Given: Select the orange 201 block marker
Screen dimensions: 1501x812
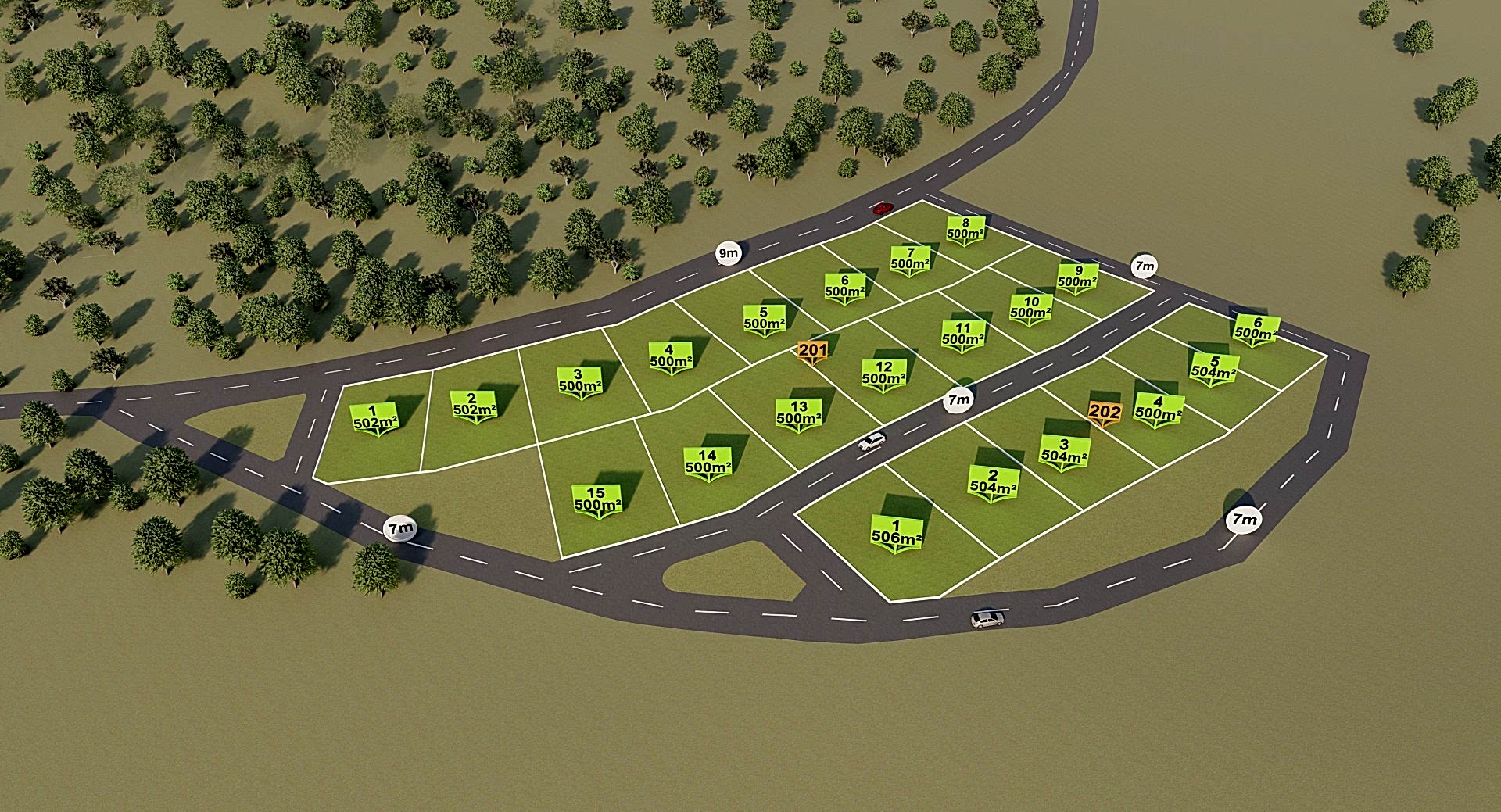Looking at the screenshot, I should 812,351.
